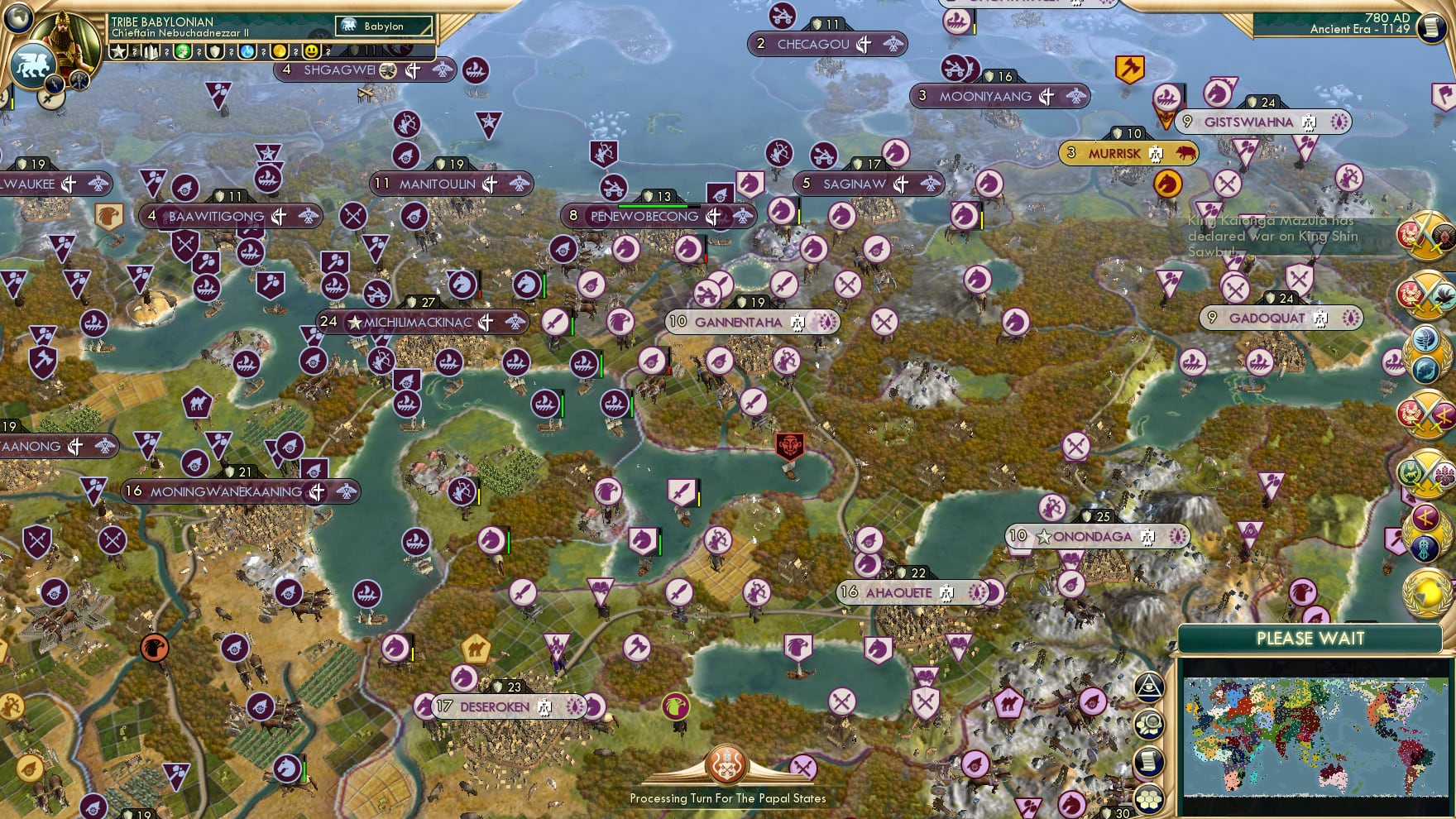Click the Babylon diplomacy banner
Viewport: 1456px width, 819px height.
click(x=382, y=26)
